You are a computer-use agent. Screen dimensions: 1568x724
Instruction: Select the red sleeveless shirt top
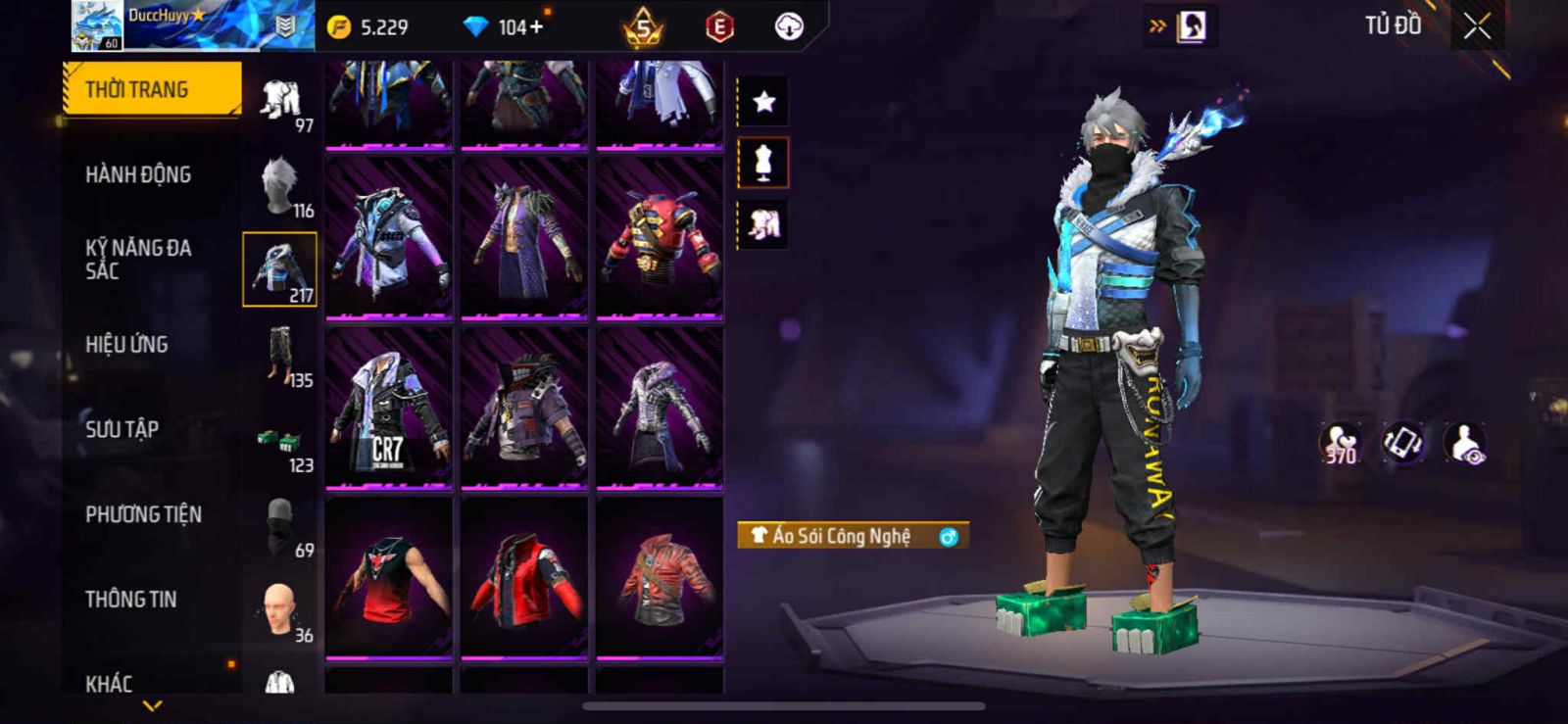(x=388, y=578)
